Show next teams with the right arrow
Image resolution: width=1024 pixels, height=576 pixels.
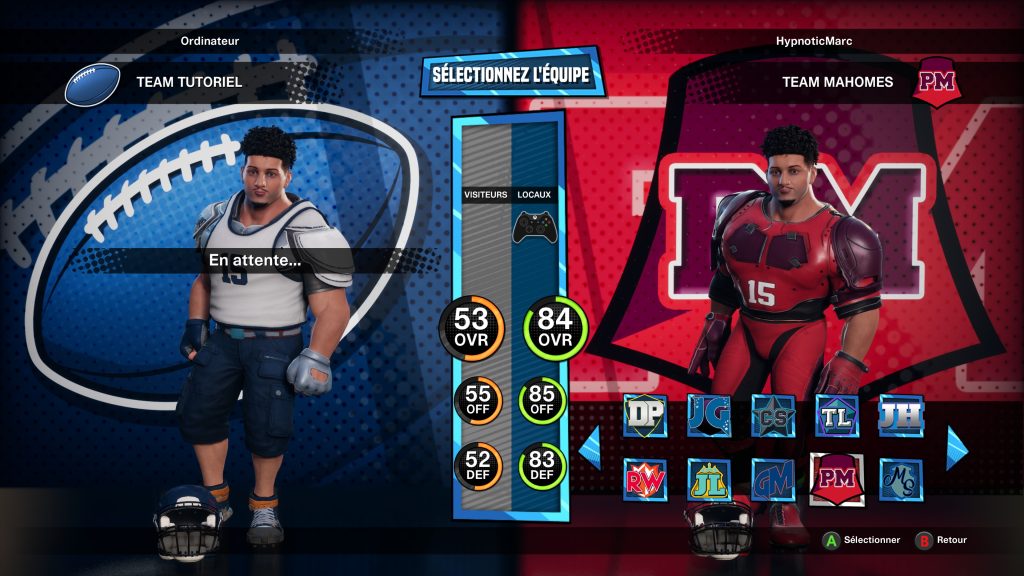pos(957,447)
